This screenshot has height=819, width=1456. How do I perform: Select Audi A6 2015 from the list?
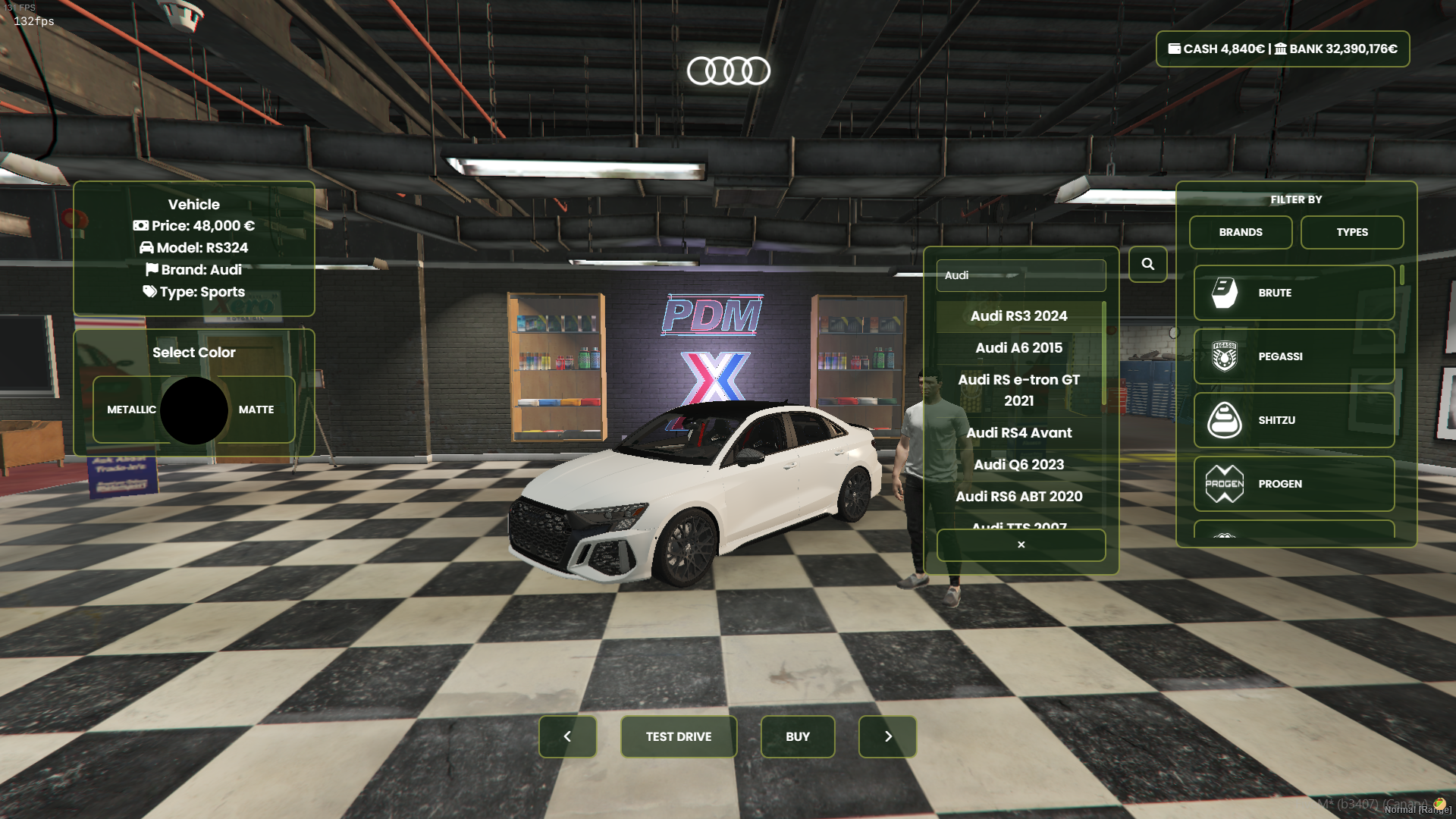click(1018, 348)
